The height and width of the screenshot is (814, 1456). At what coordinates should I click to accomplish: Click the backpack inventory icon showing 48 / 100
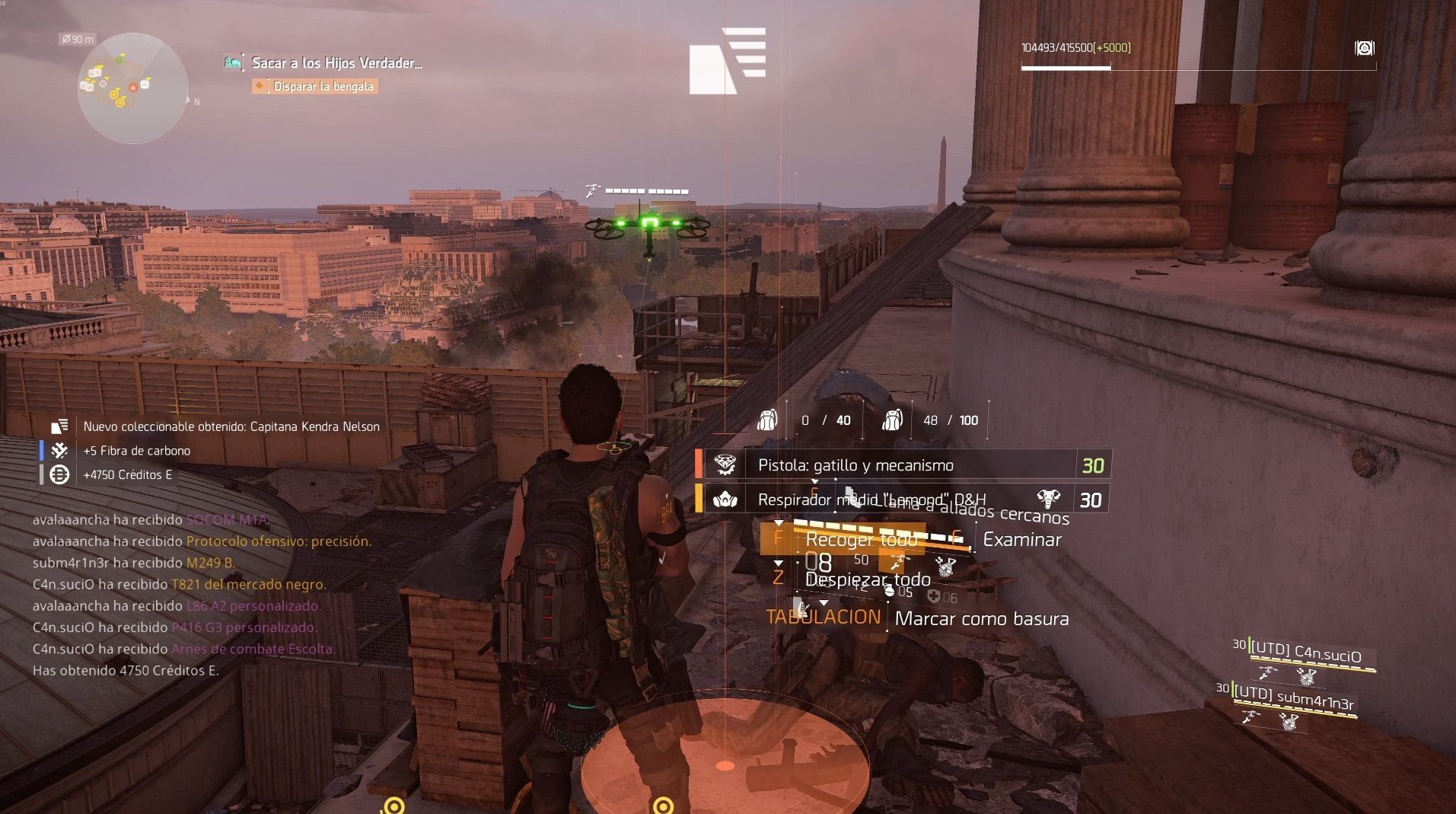pyautogui.click(x=892, y=420)
